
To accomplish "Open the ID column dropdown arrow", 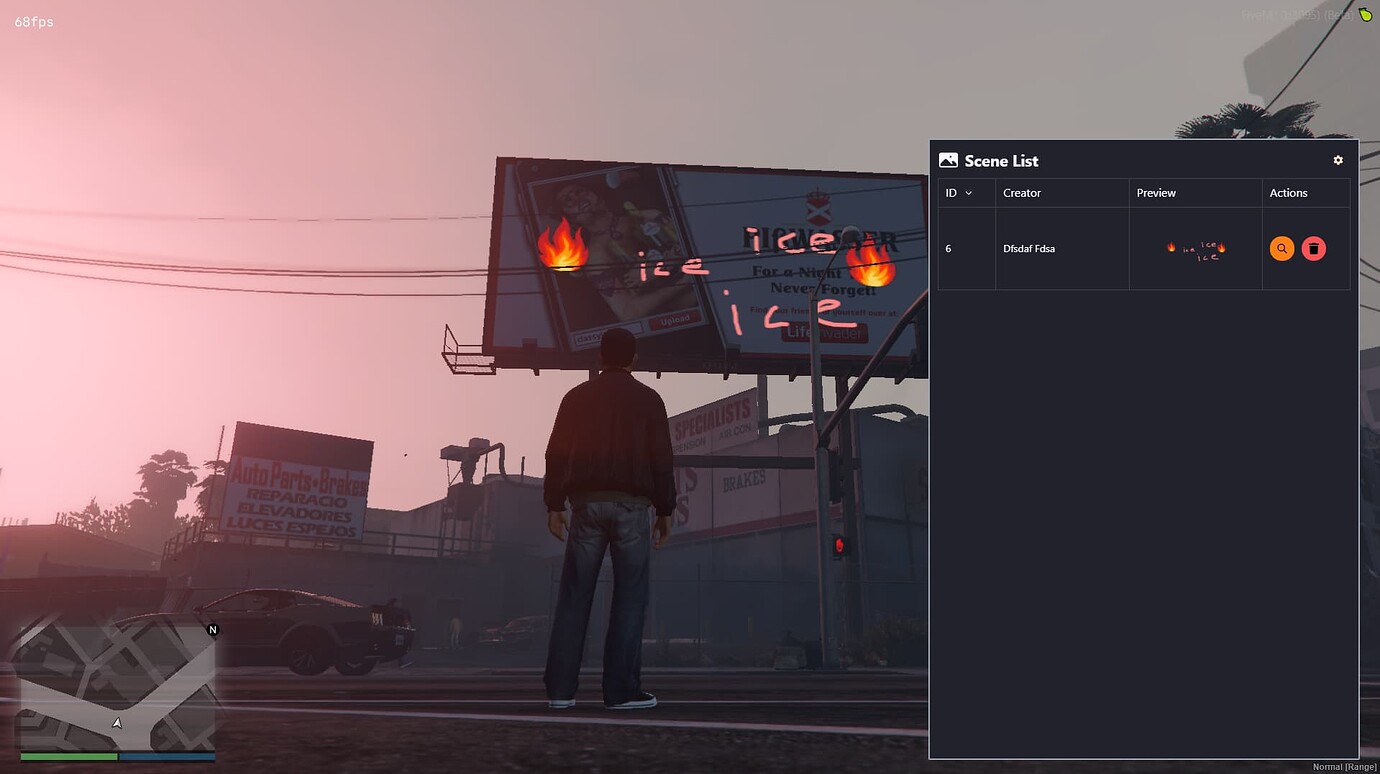I will [968, 193].
